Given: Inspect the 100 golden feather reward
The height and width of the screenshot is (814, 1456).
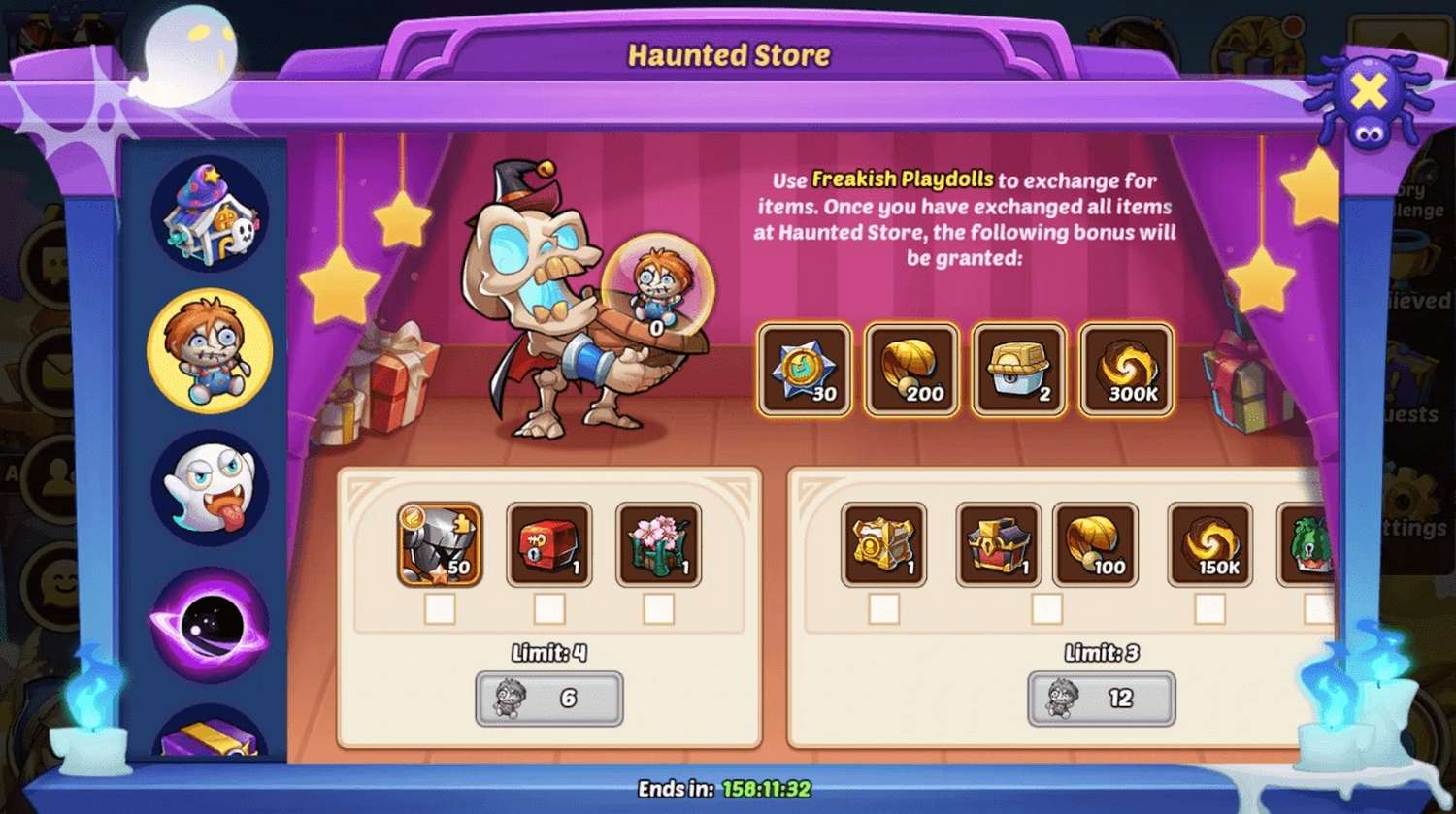Looking at the screenshot, I should tap(1095, 544).
